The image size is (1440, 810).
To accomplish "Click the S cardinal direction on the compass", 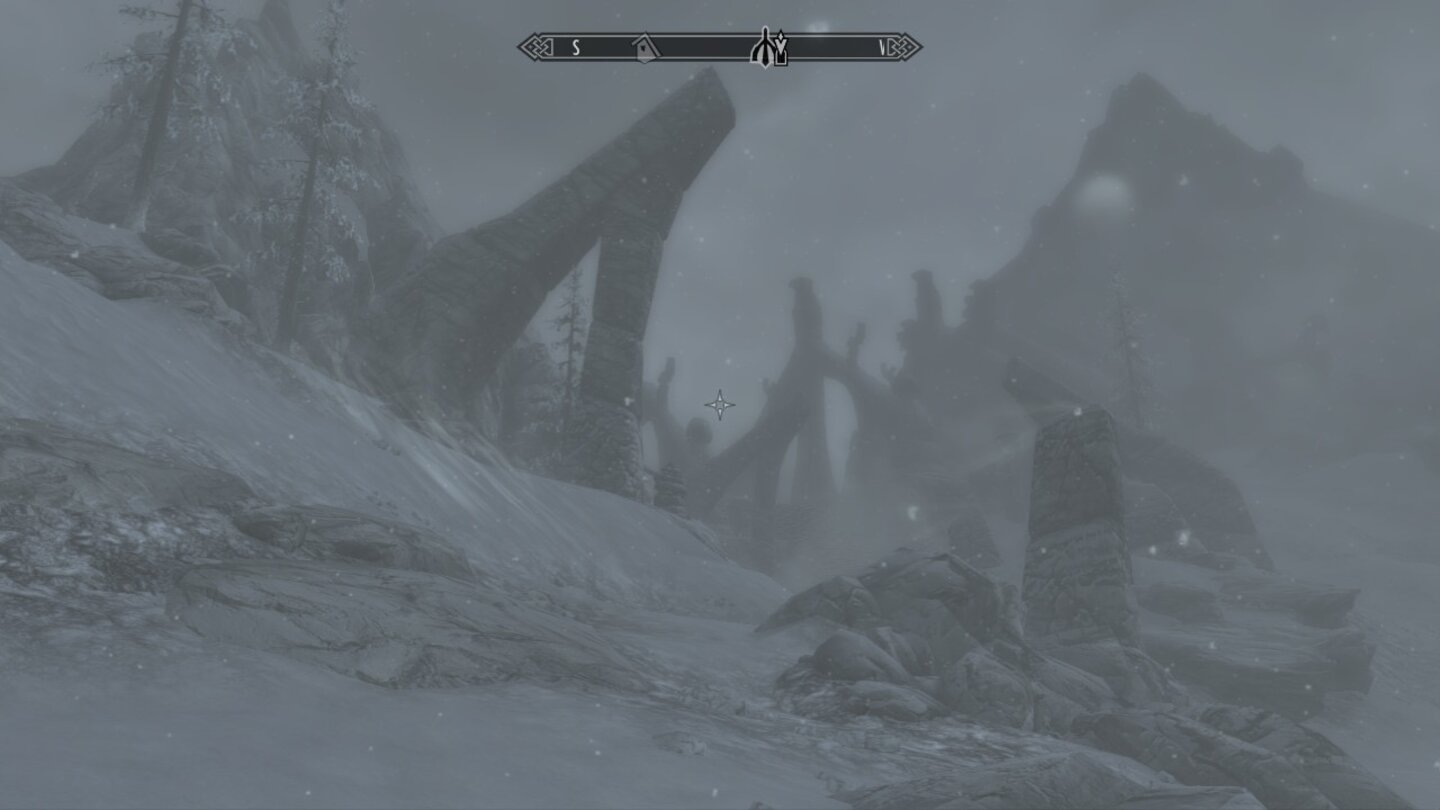I will 576,45.
